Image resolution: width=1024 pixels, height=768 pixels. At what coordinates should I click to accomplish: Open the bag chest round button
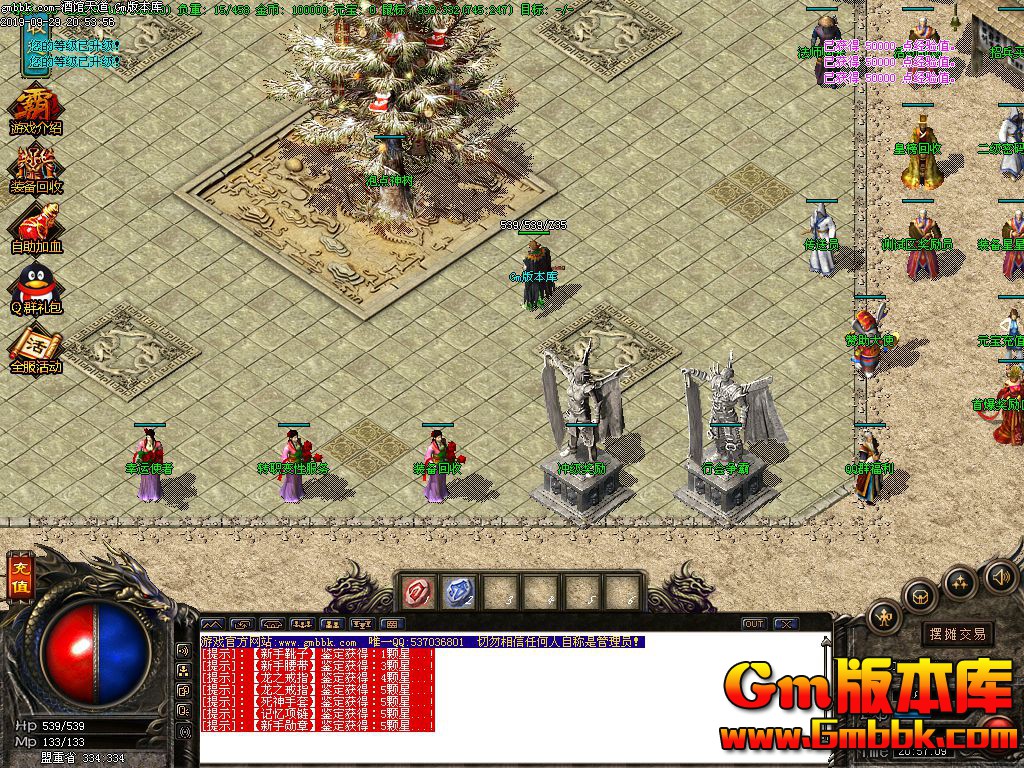pos(920,596)
